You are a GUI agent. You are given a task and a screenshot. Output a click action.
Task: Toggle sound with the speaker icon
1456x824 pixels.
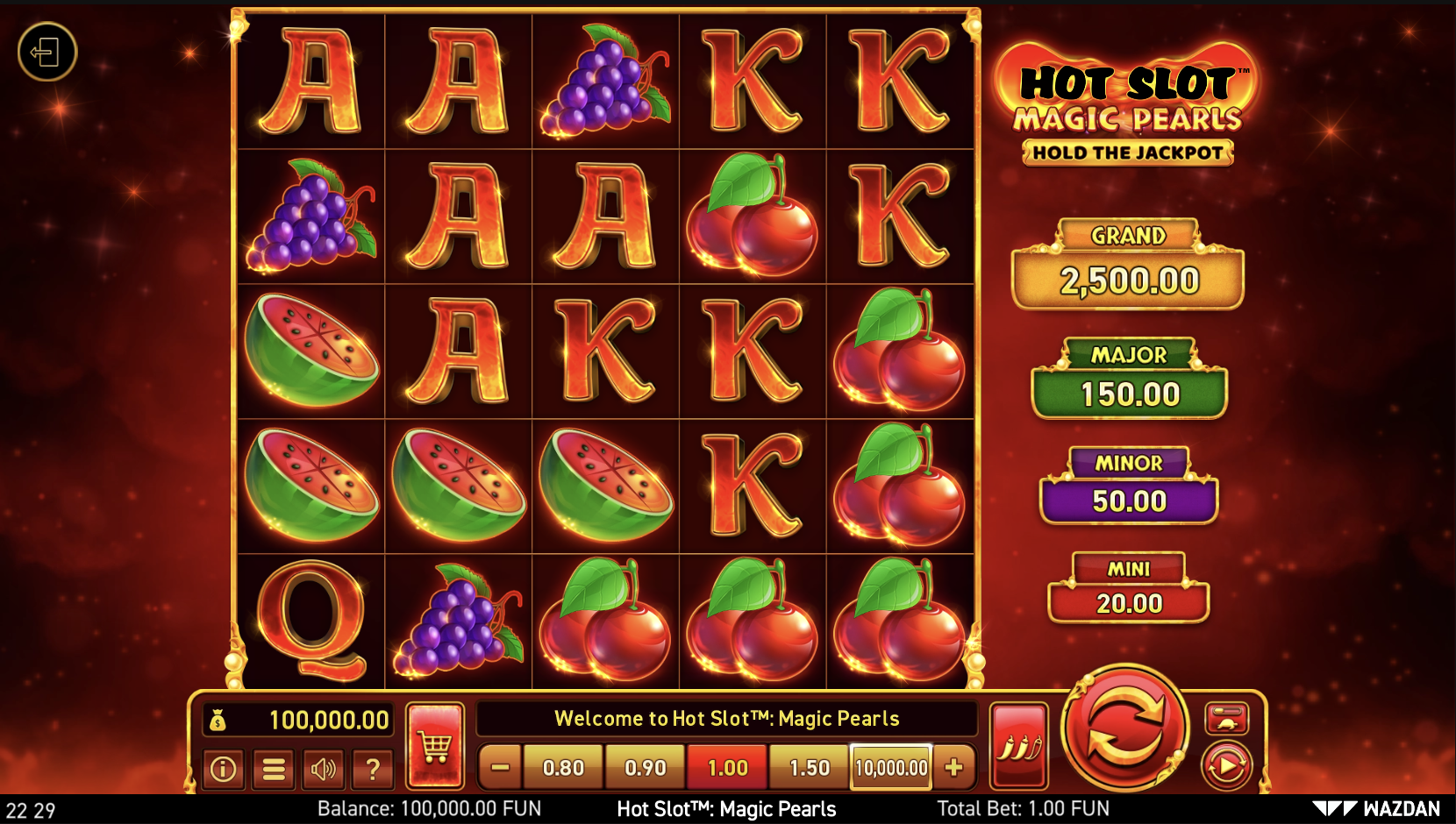(323, 769)
